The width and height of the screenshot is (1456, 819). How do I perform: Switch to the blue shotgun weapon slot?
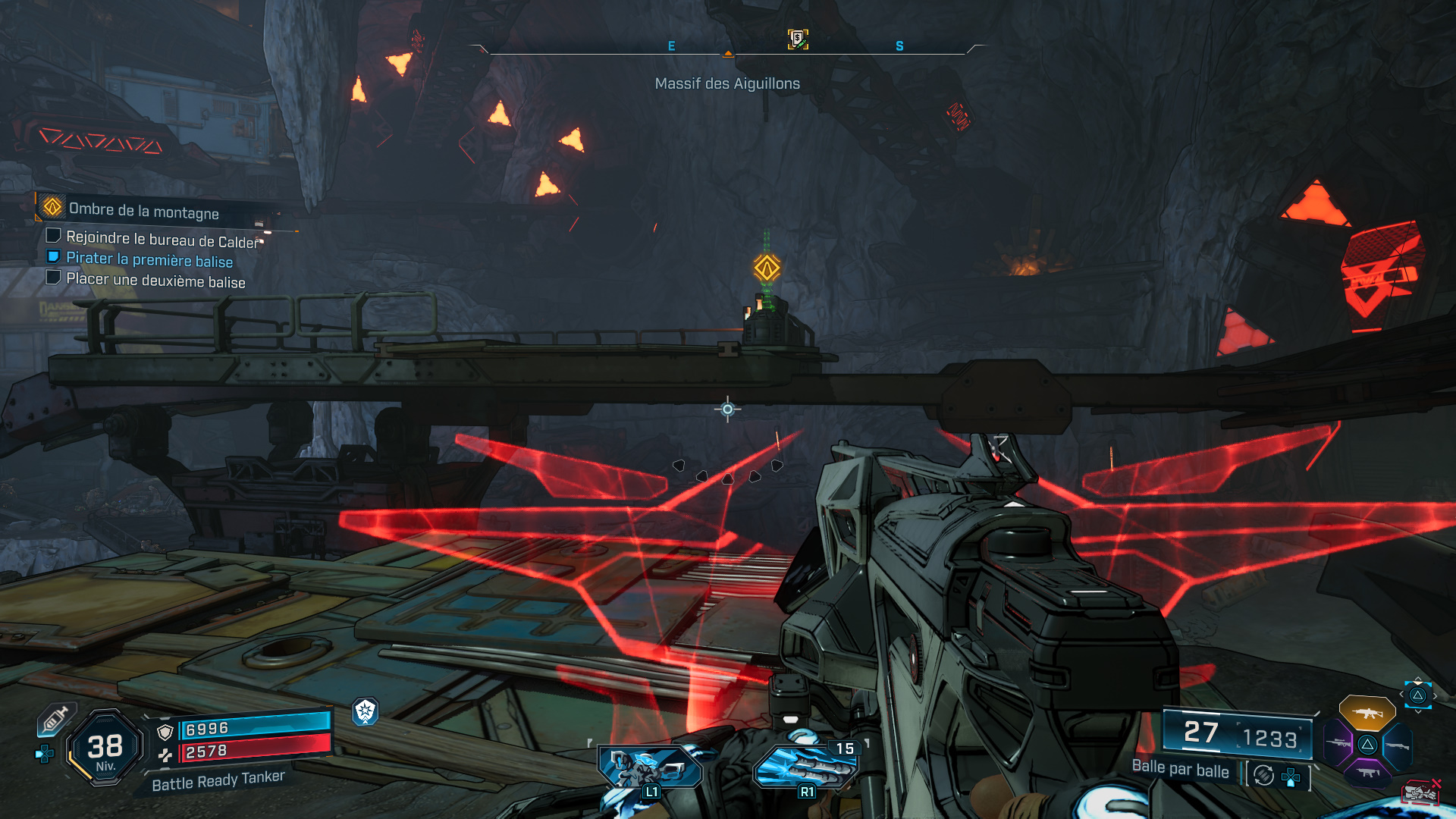pyautogui.click(x=1397, y=745)
